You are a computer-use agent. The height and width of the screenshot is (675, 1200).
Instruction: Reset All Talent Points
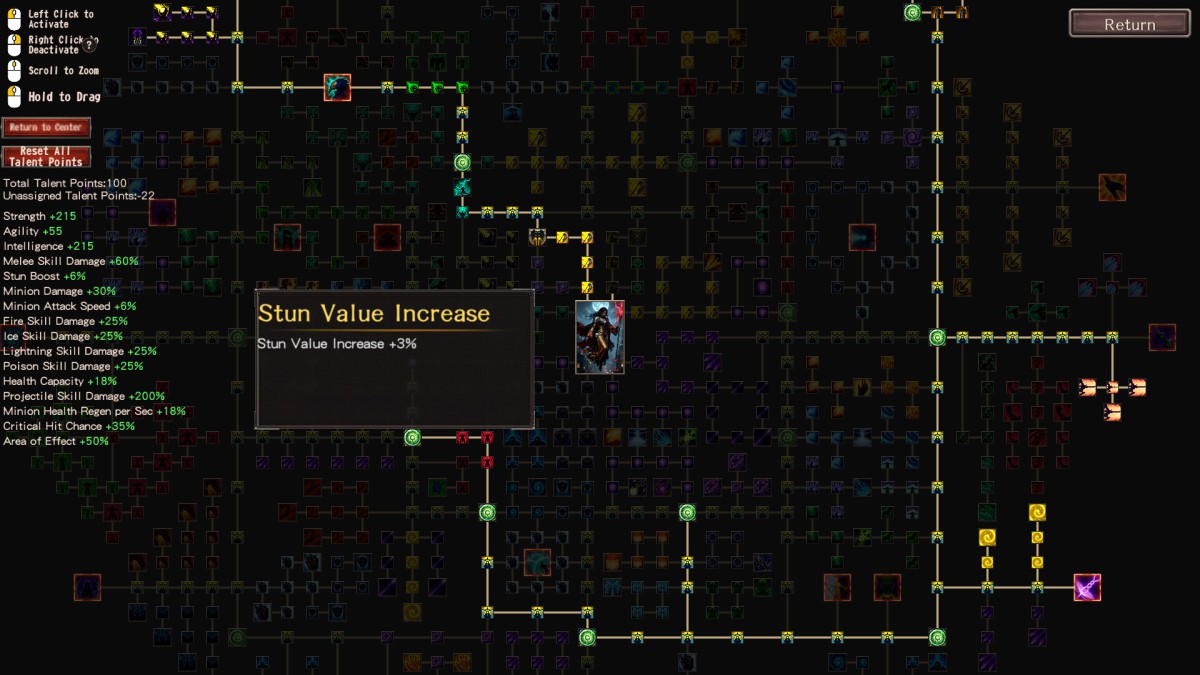pos(46,157)
